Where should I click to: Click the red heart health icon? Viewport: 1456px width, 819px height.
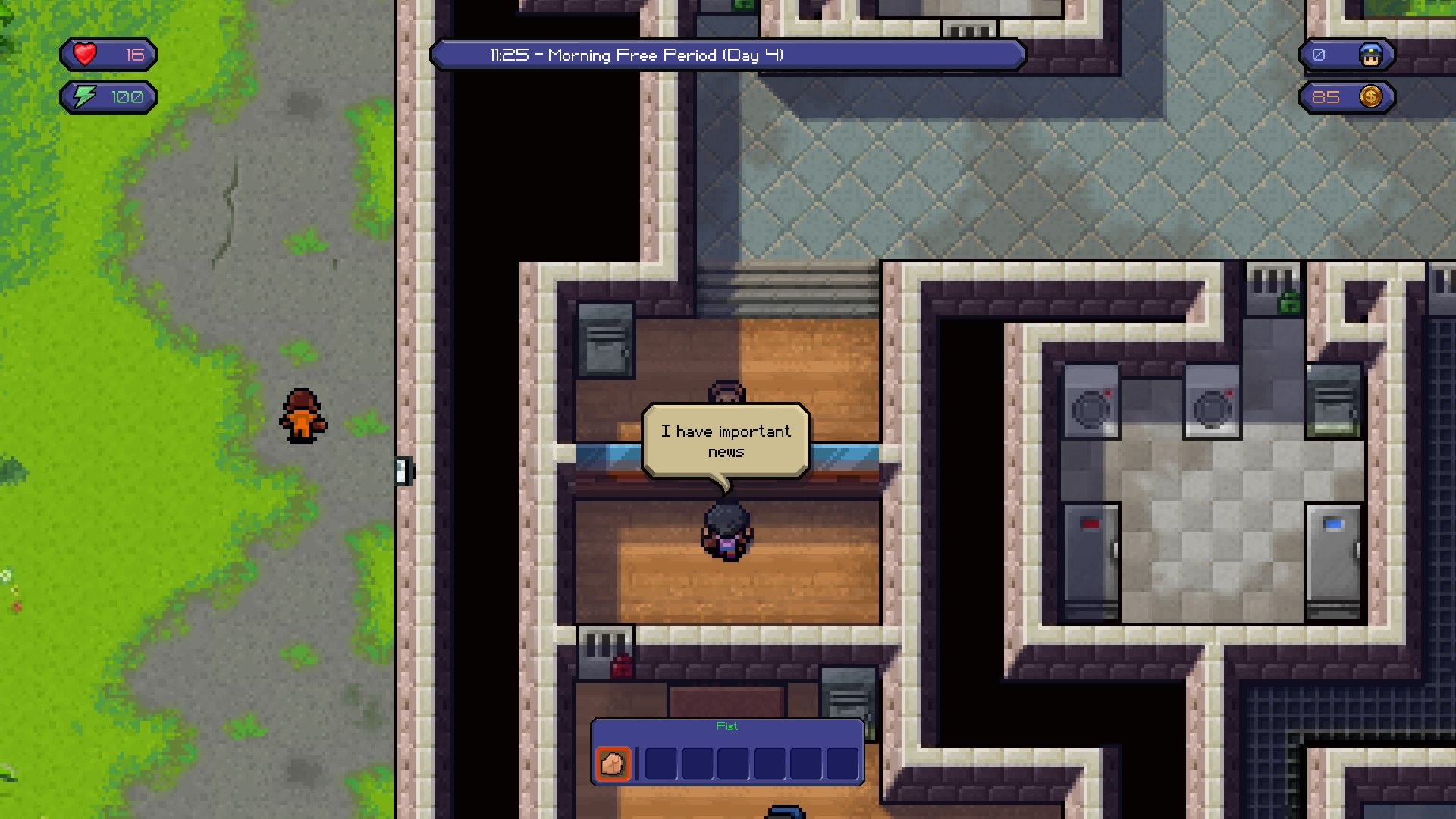click(x=86, y=54)
